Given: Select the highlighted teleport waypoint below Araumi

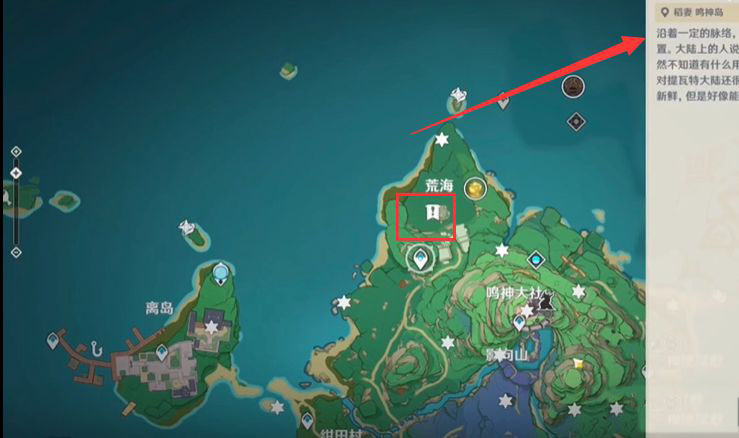Looking at the screenshot, I should coord(421,259).
